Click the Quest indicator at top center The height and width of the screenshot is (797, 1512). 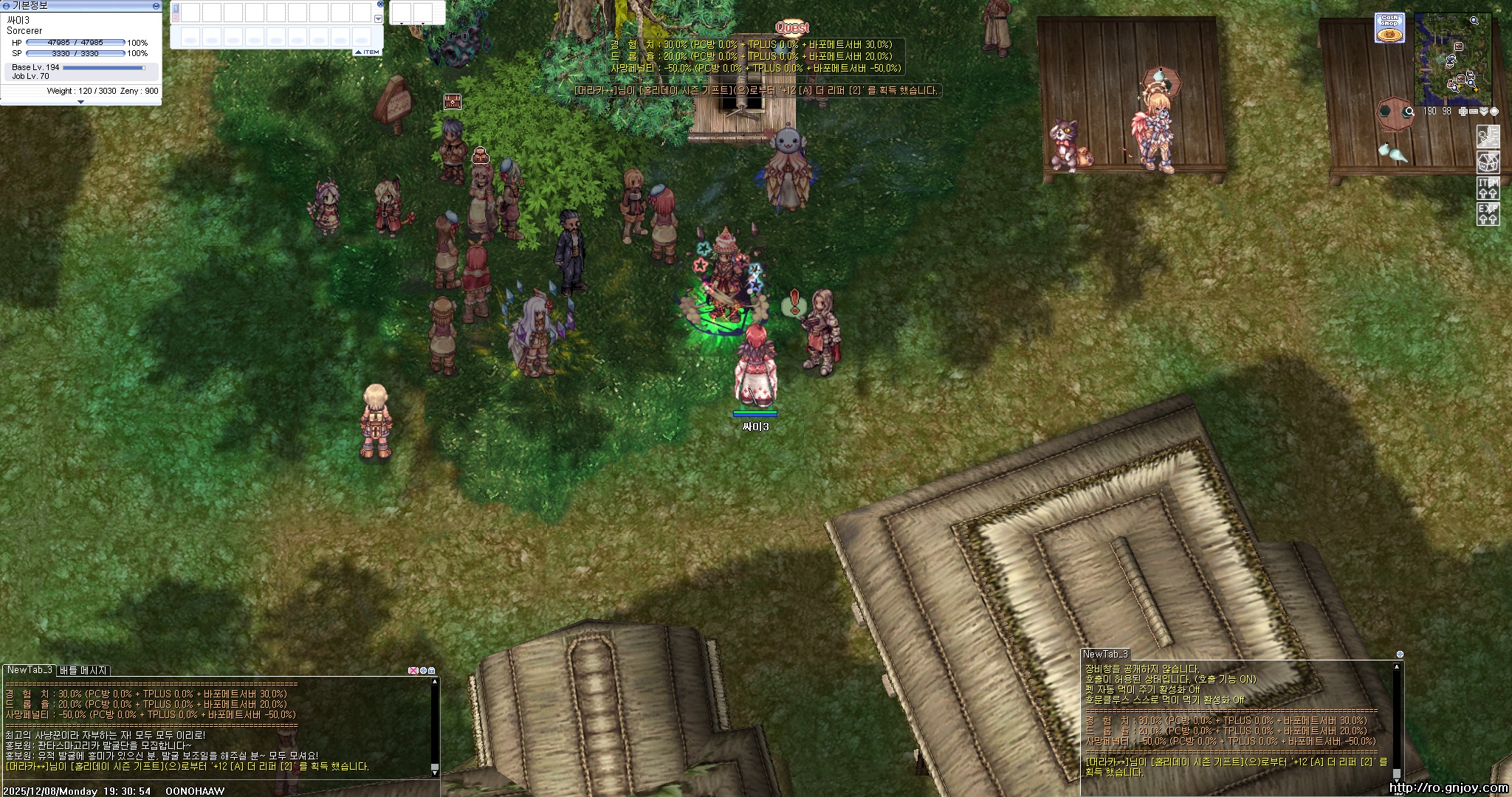pyautogui.click(x=791, y=27)
